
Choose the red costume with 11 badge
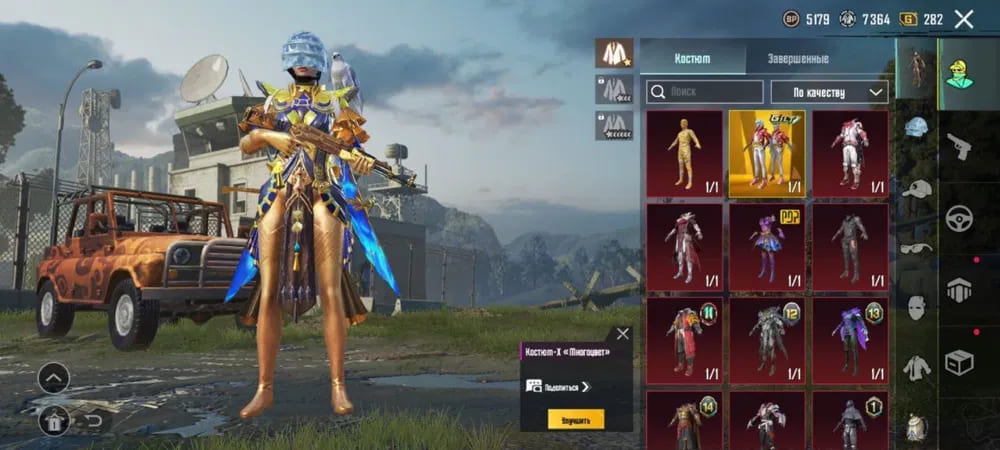pyautogui.click(x=684, y=340)
